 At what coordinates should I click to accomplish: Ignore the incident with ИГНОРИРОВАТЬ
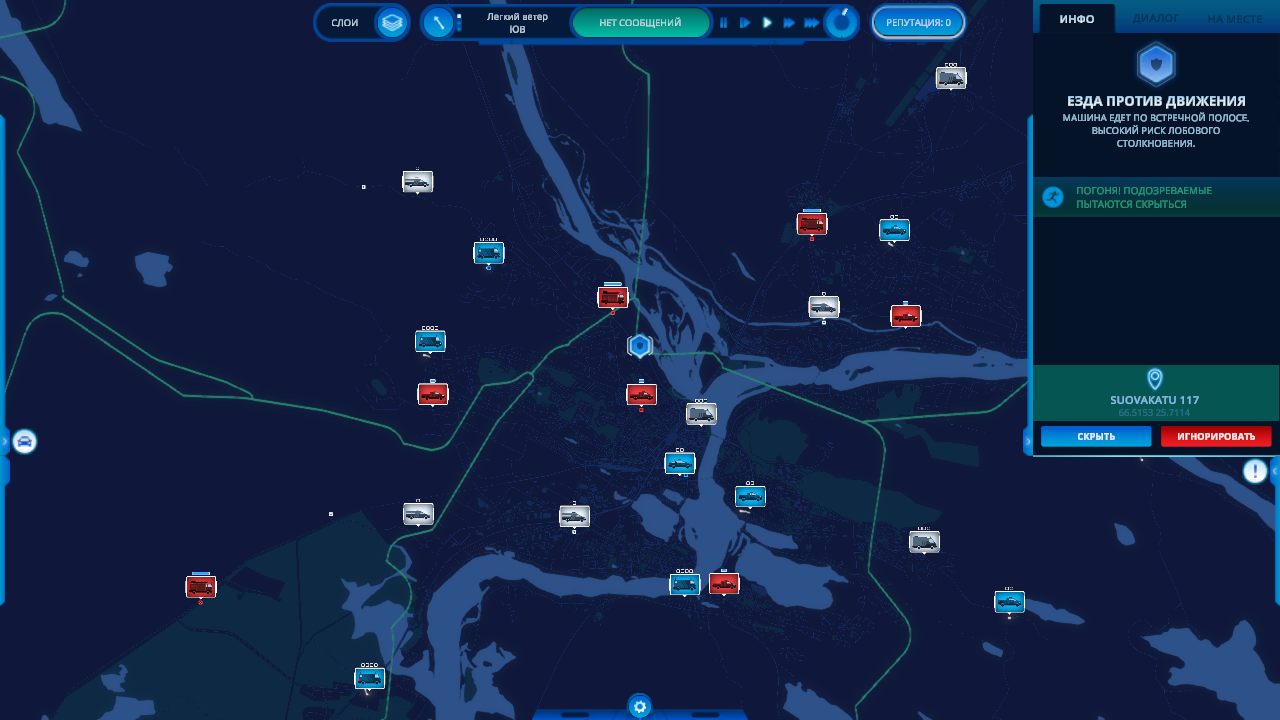[x=1215, y=437]
